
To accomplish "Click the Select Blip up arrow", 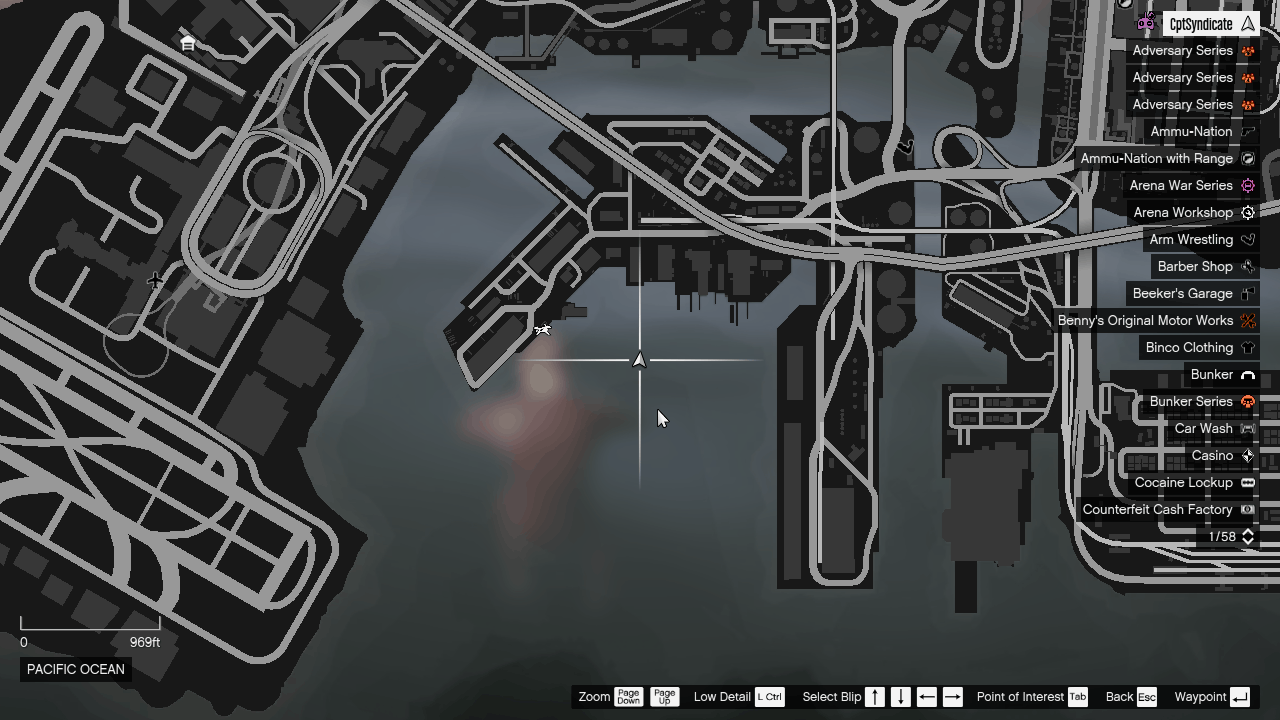I will point(875,697).
